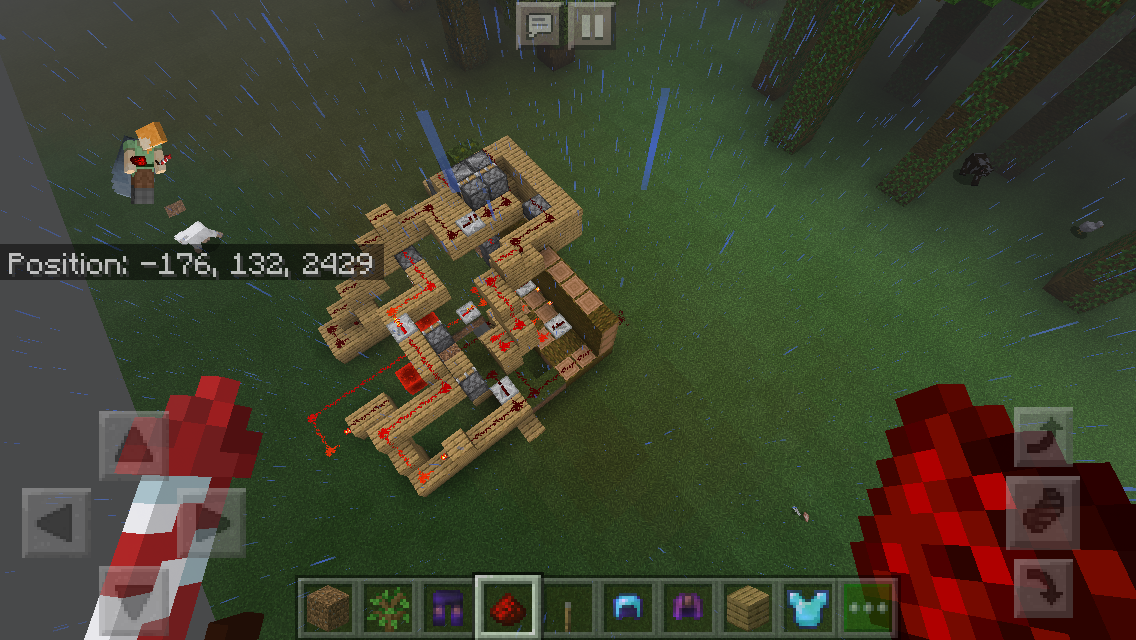Open the chat button
The height and width of the screenshot is (640, 1136).
[538, 26]
